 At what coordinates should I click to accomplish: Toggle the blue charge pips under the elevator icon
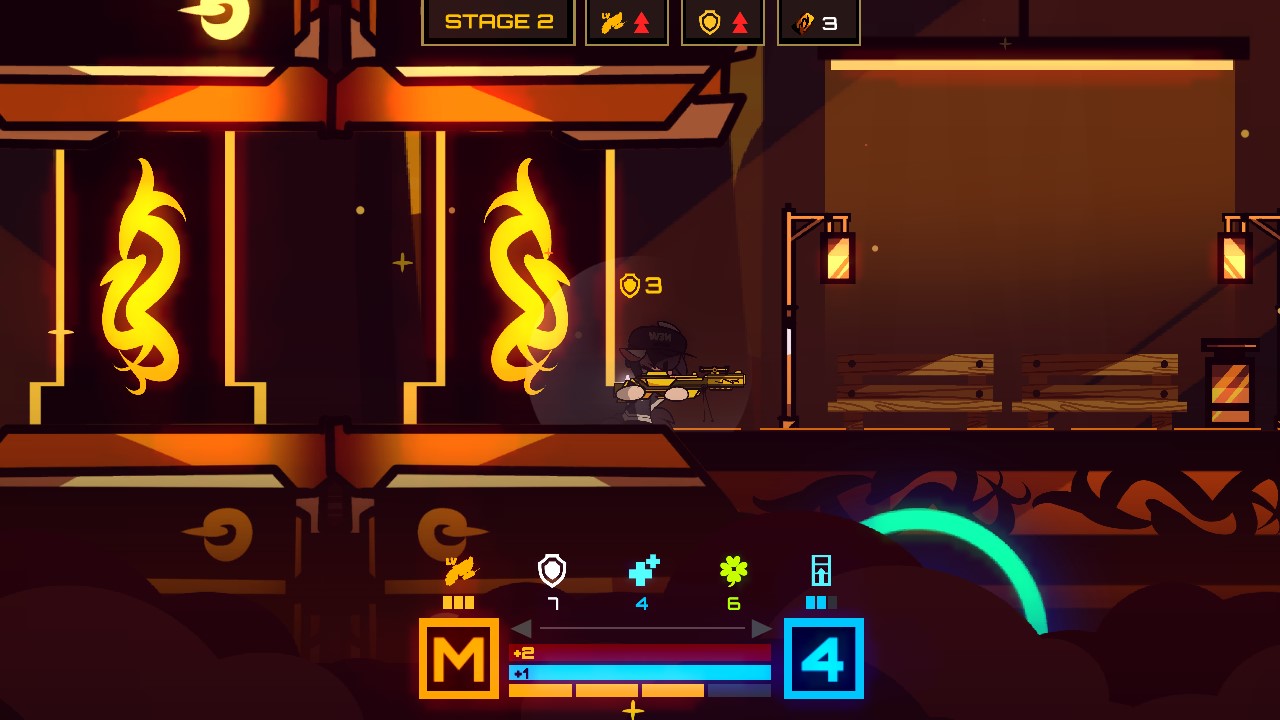822,601
